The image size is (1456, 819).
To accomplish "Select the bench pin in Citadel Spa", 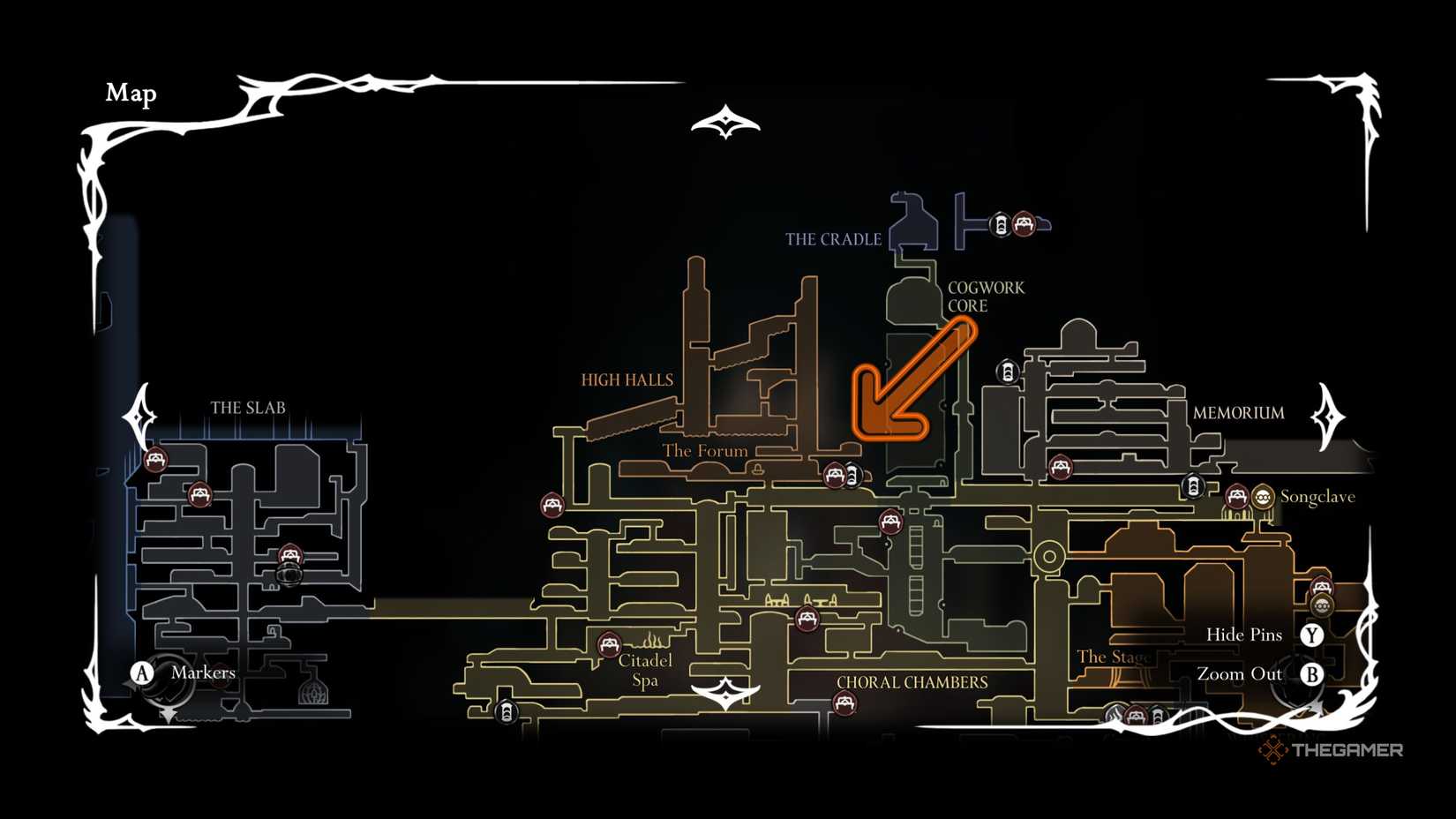I will (x=609, y=644).
